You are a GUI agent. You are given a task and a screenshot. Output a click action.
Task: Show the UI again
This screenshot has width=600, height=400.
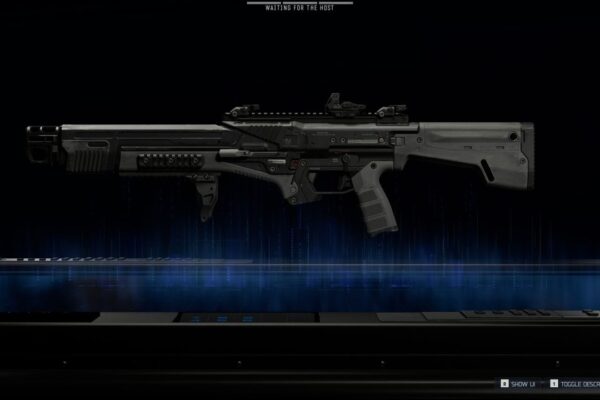(521, 383)
